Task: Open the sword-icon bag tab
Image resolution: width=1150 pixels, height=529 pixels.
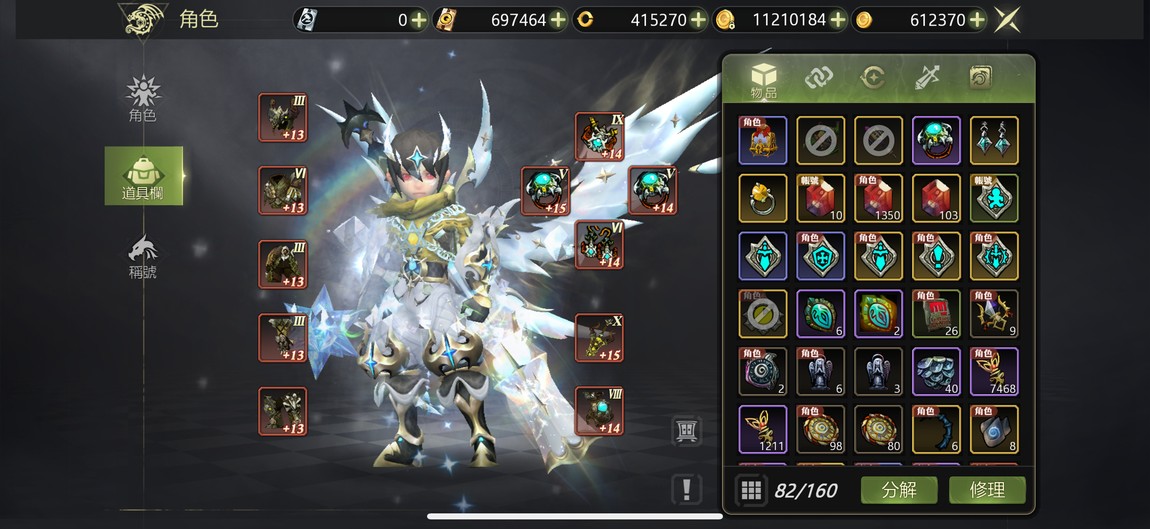Action: pyautogui.click(x=927, y=78)
